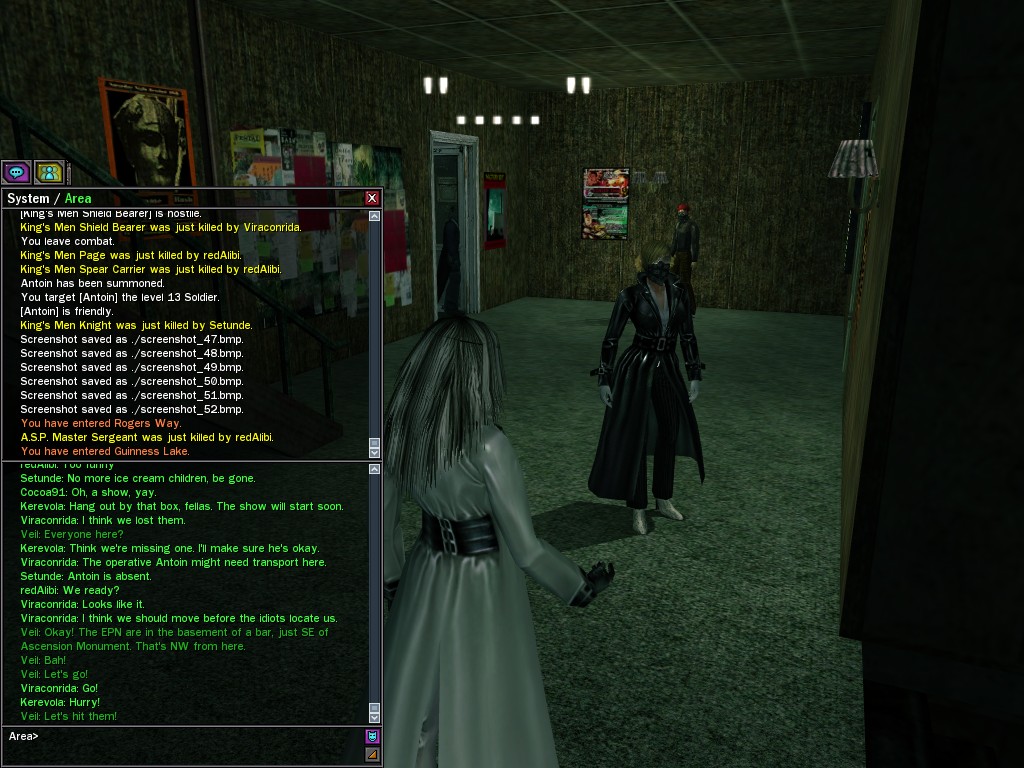Click the Area chat scroll-down arrow
This screenshot has height=768, width=1024.
(375, 717)
